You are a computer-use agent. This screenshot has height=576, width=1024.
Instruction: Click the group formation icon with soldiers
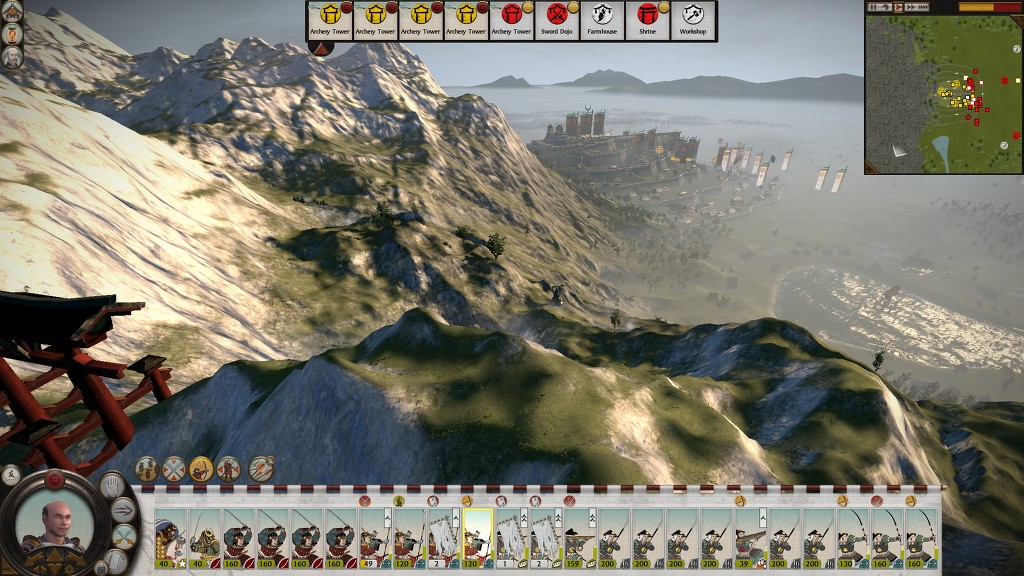(x=147, y=468)
